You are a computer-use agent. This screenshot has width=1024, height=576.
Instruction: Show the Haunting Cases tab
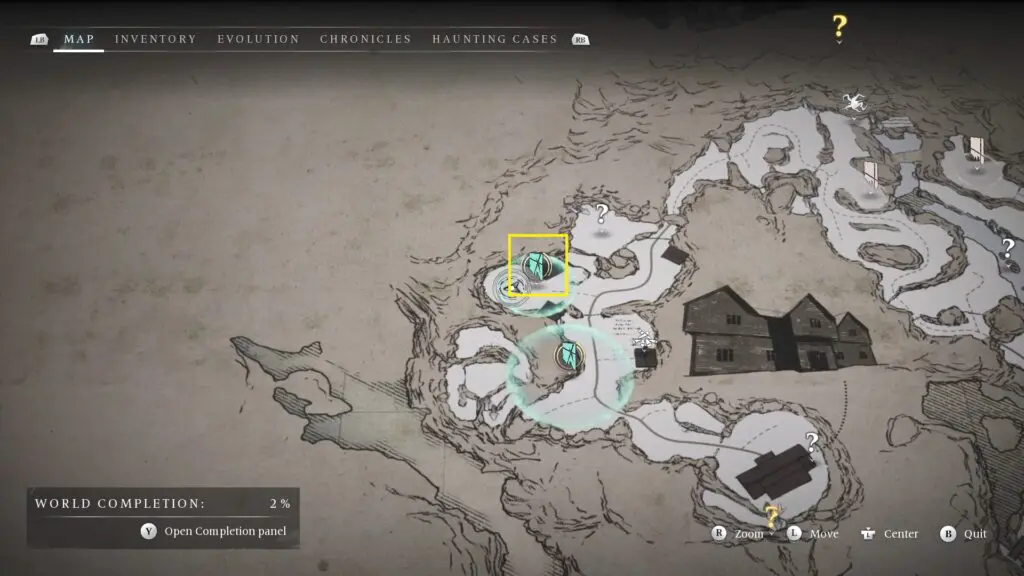pyautogui.click(x=494, y=39)
